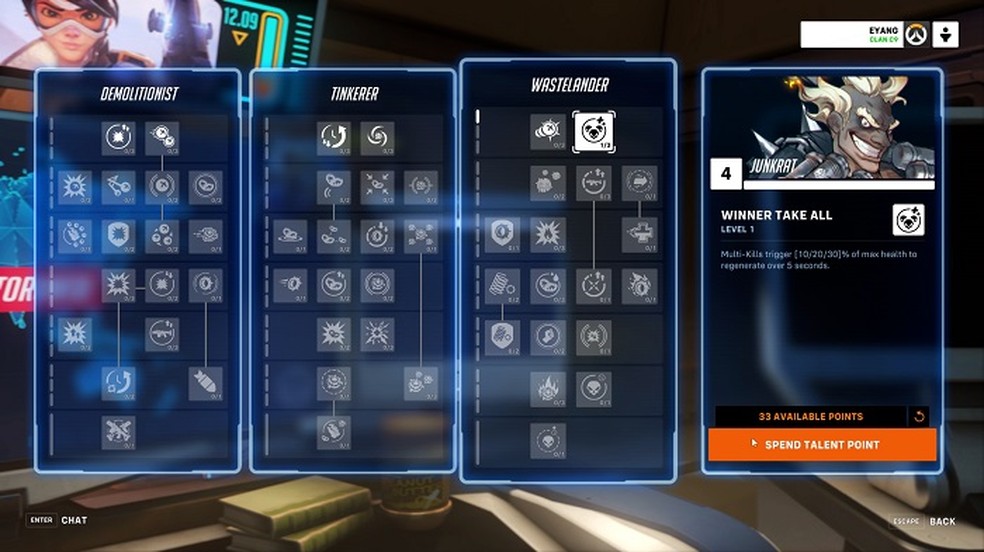The width and height of the screenshot is (984, 552).
Task: Pick the crossed-out rockets talent in Demolitionist
Action: (118, 431)
